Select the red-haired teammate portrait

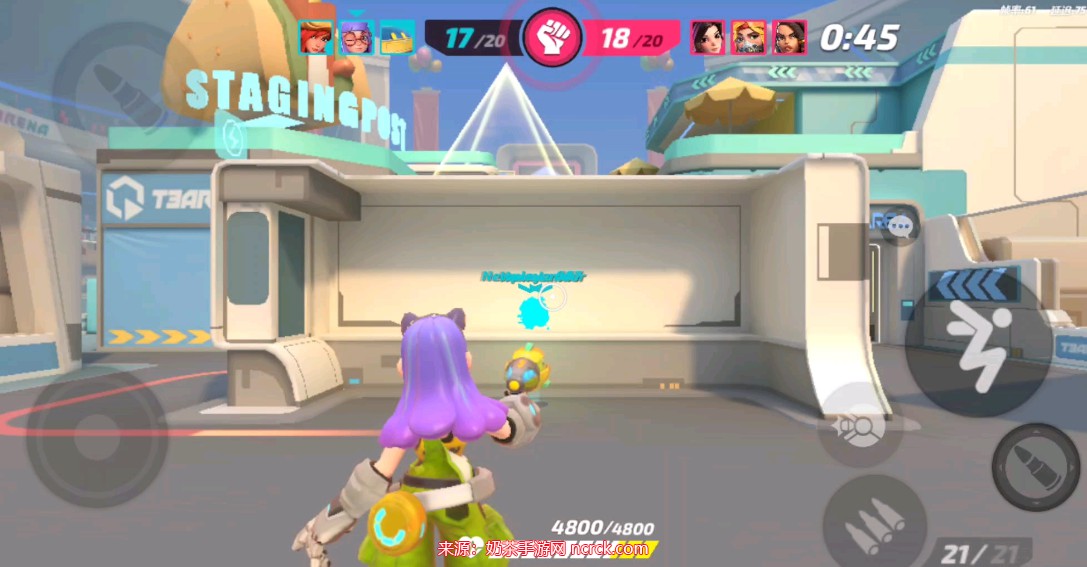coord(315,37)
